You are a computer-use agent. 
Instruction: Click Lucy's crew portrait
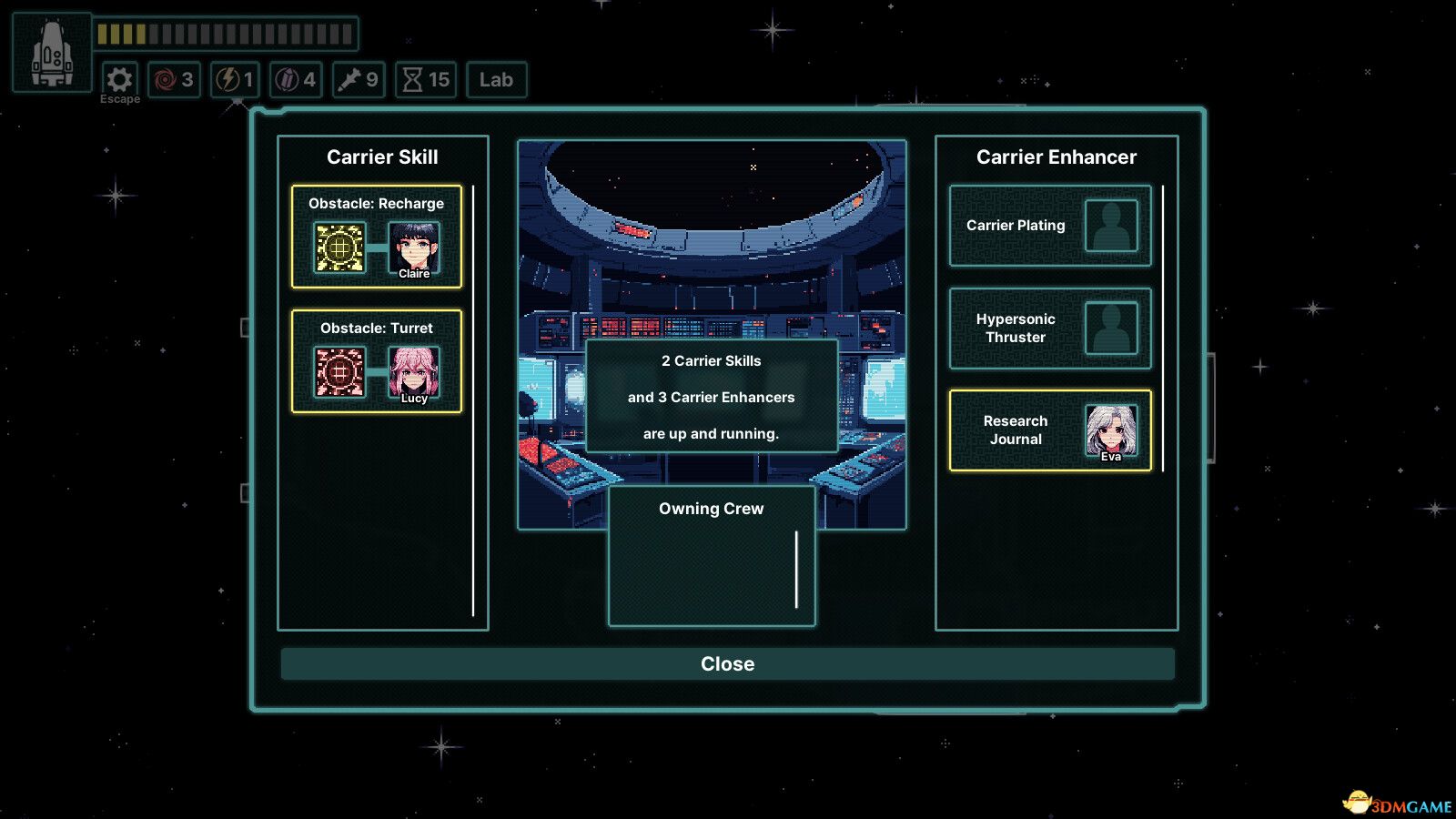pos(414,371)
